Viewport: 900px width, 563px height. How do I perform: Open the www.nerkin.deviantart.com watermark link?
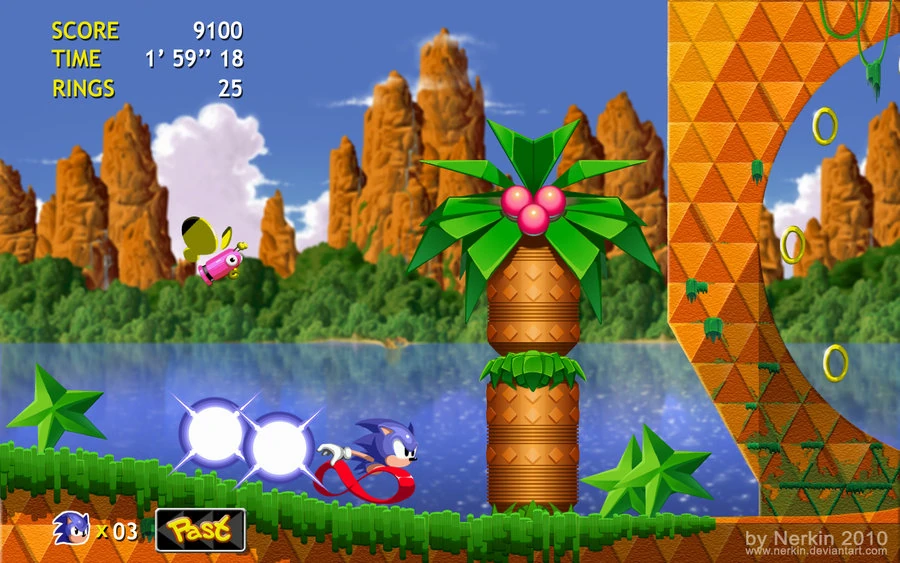[816, 553]
